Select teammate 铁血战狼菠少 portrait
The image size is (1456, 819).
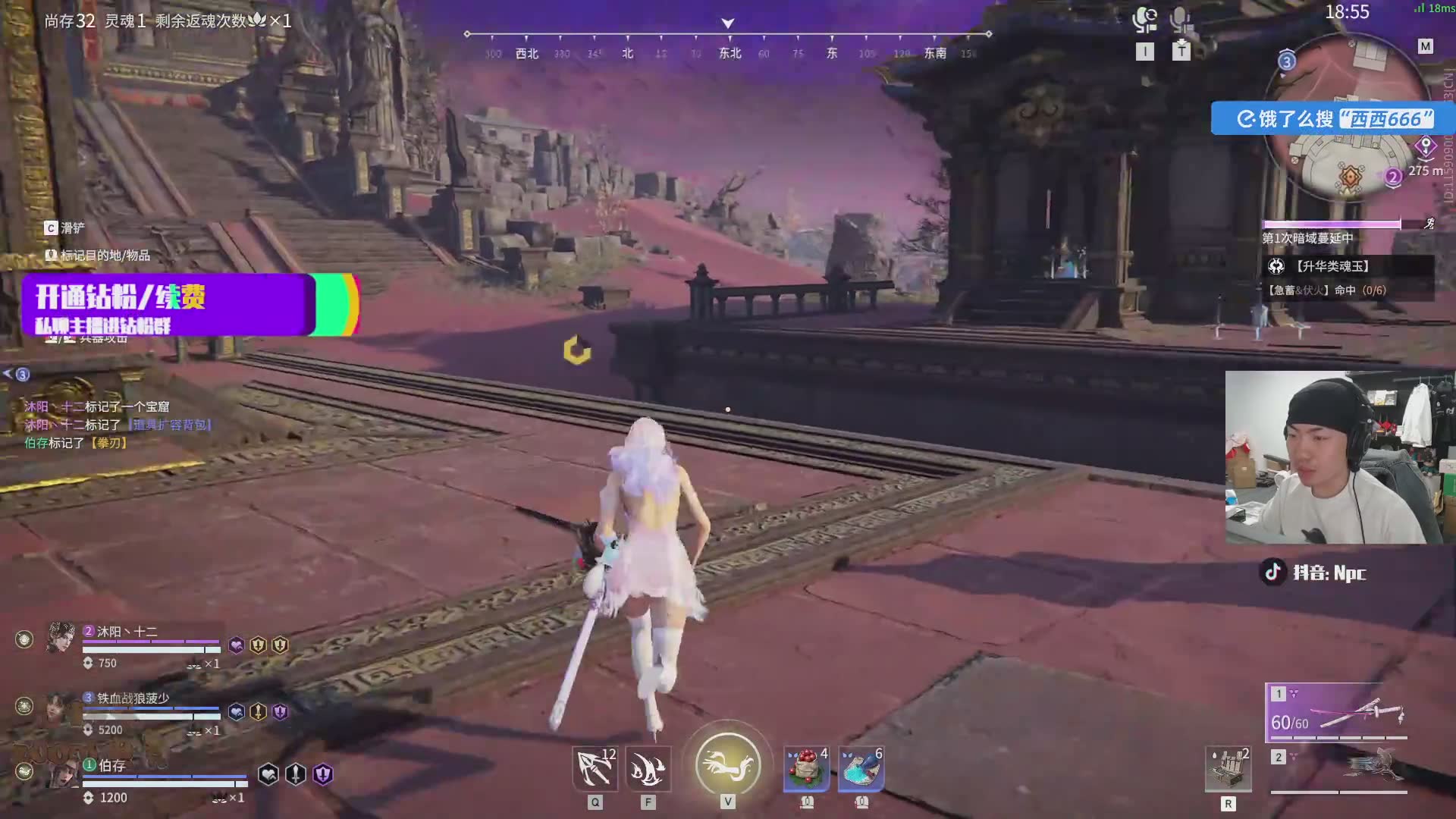[x=61, y=707]
